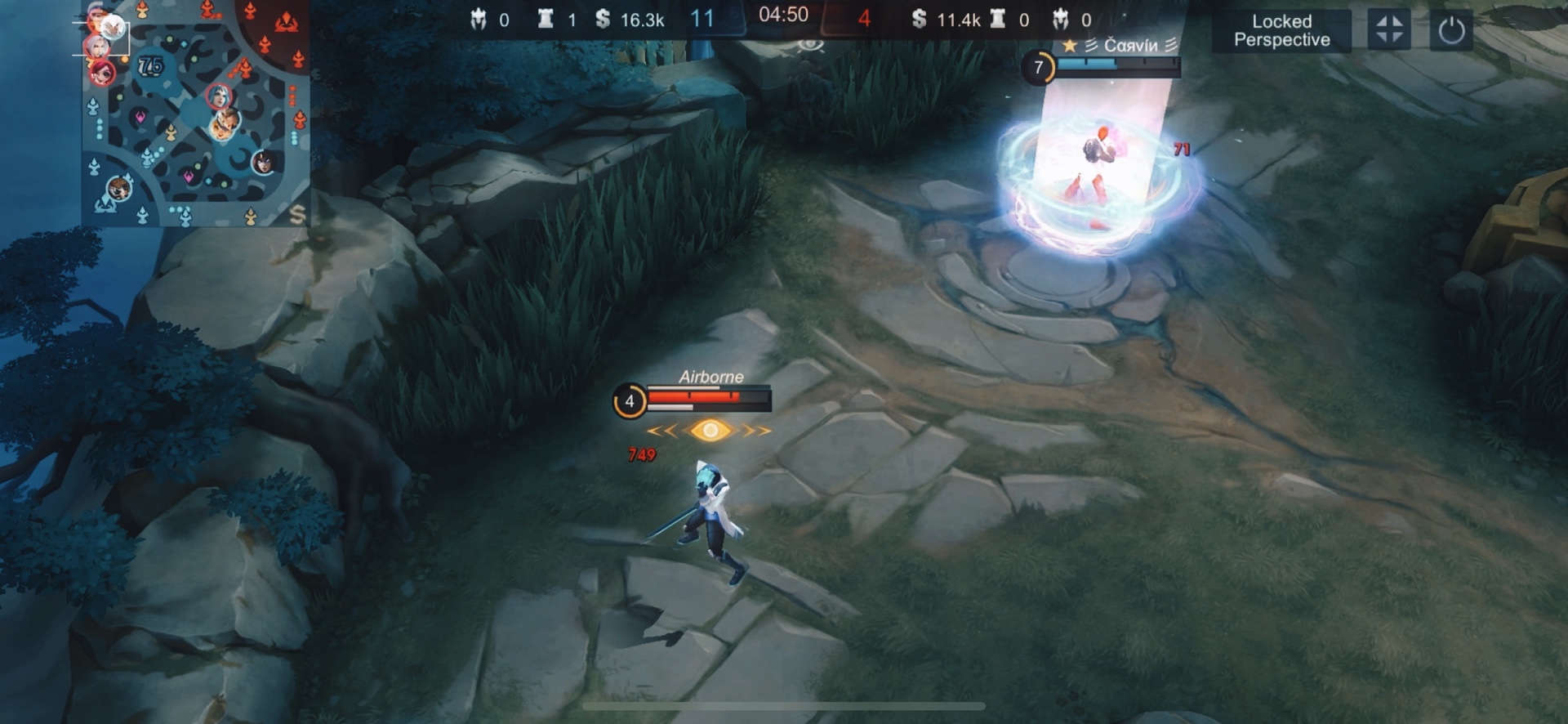Click the gold S icon on minimap corner
The image size is (1568, 724).
tap(297, 214)
